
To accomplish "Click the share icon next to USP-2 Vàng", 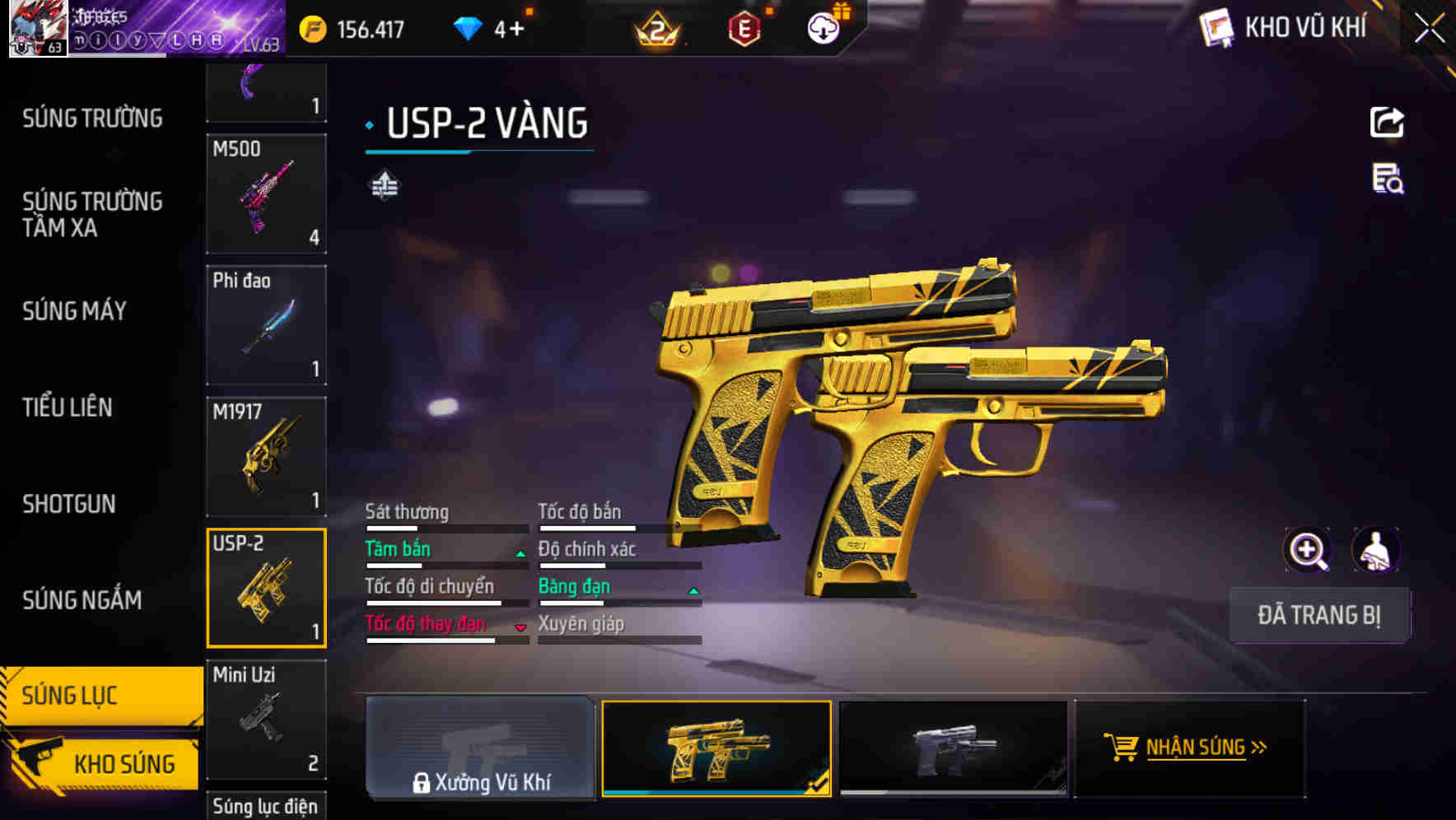I will tap(1386, 122).
